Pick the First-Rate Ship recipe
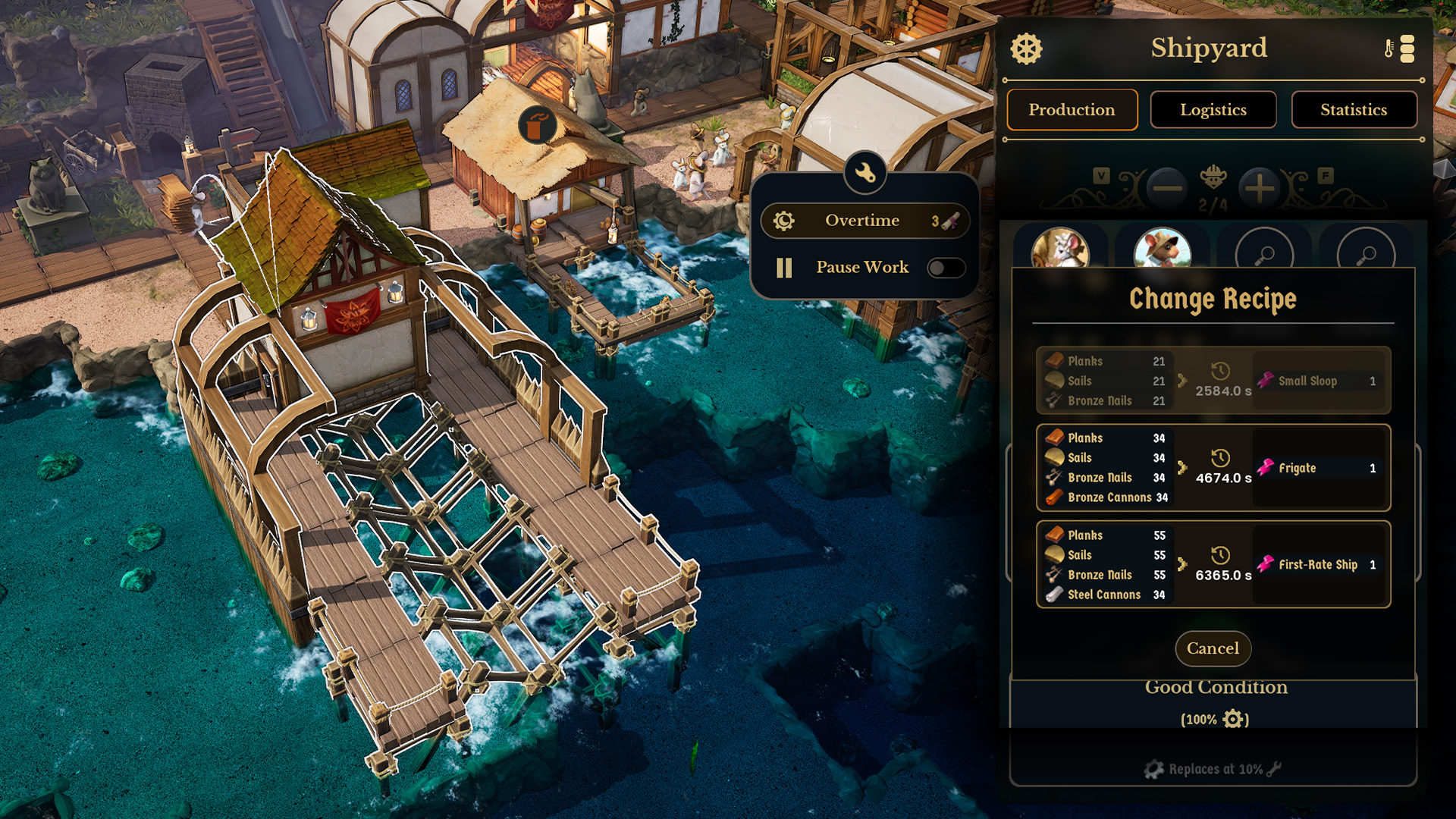Screen dimensions: 1456x819 [1213, 564]
